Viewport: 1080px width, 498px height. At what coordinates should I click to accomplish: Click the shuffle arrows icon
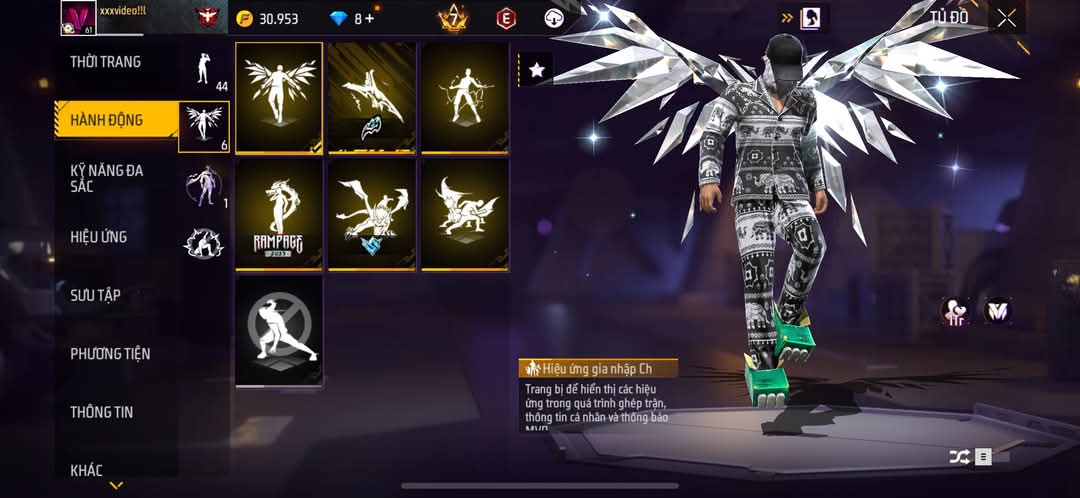[x=959, y=456]
